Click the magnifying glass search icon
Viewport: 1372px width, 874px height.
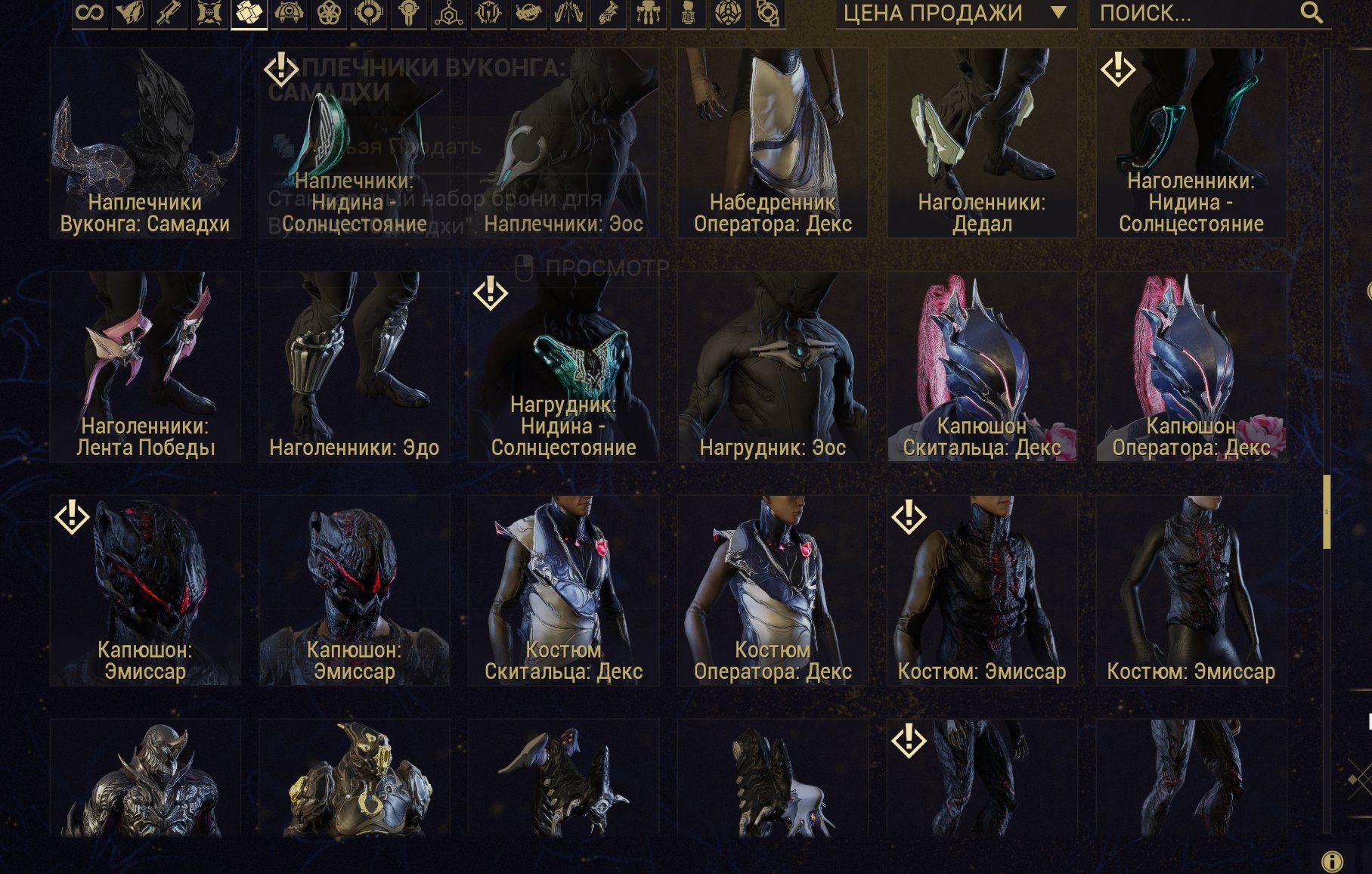[x=1312, y=13]
